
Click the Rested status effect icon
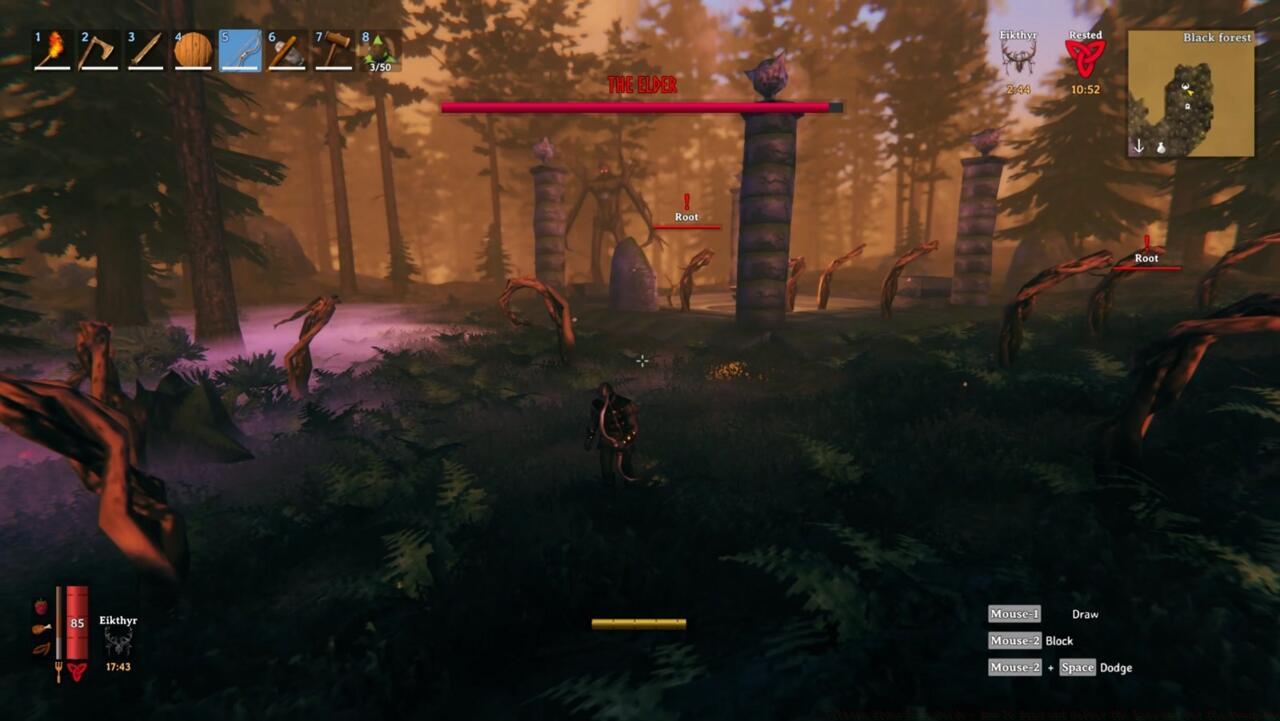point(1084,58)
